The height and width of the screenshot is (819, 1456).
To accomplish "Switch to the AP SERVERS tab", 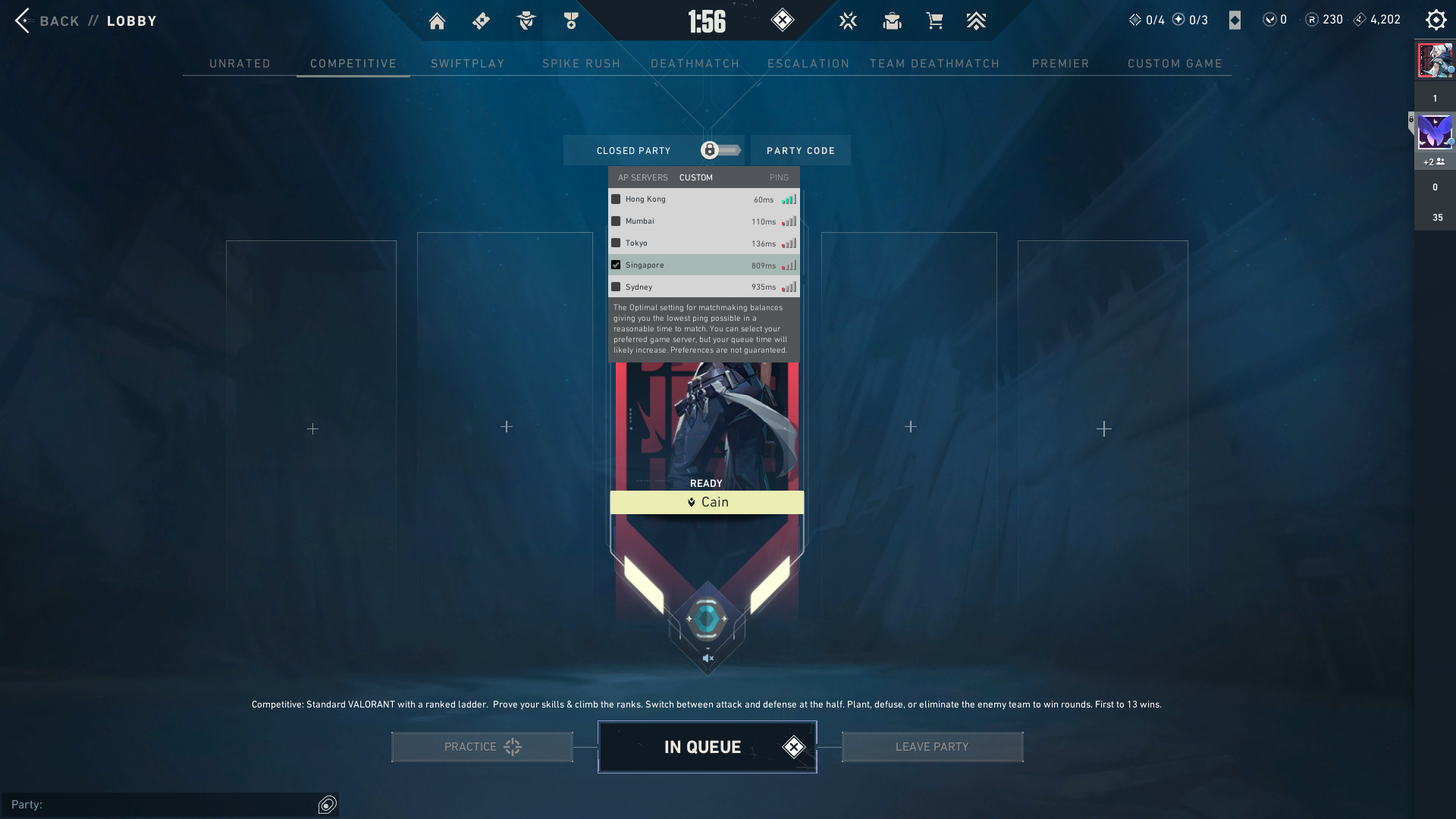I will point(642,177).
